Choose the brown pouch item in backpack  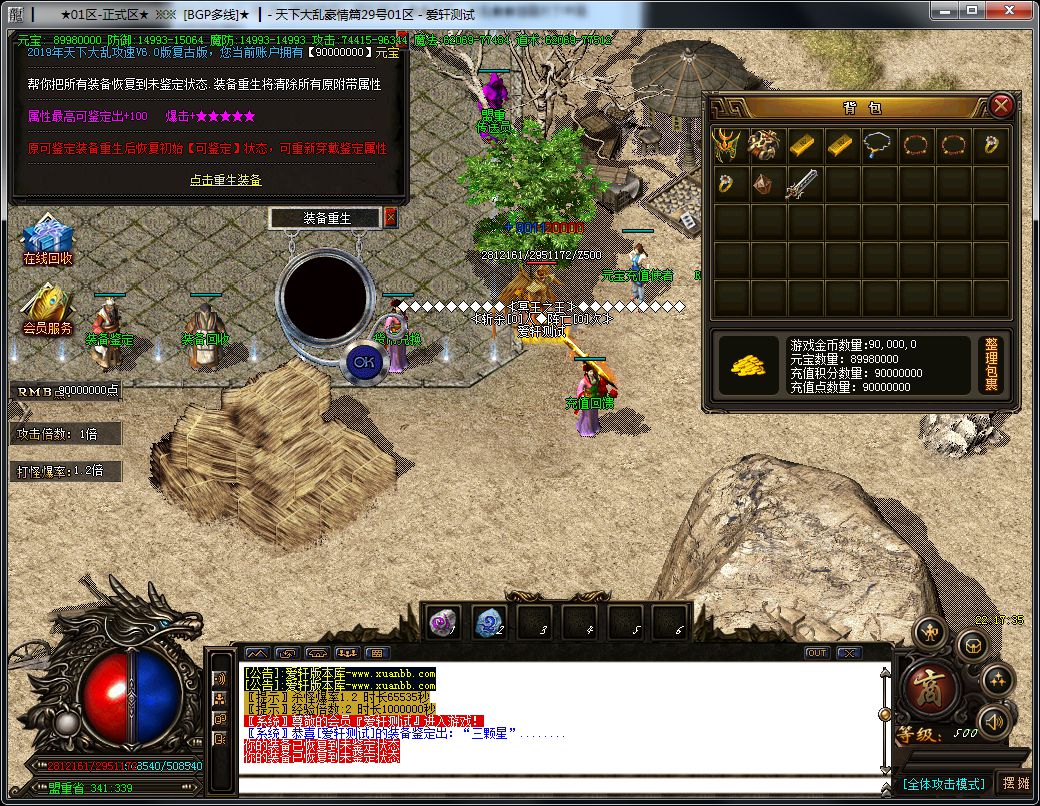click(765, 185)
